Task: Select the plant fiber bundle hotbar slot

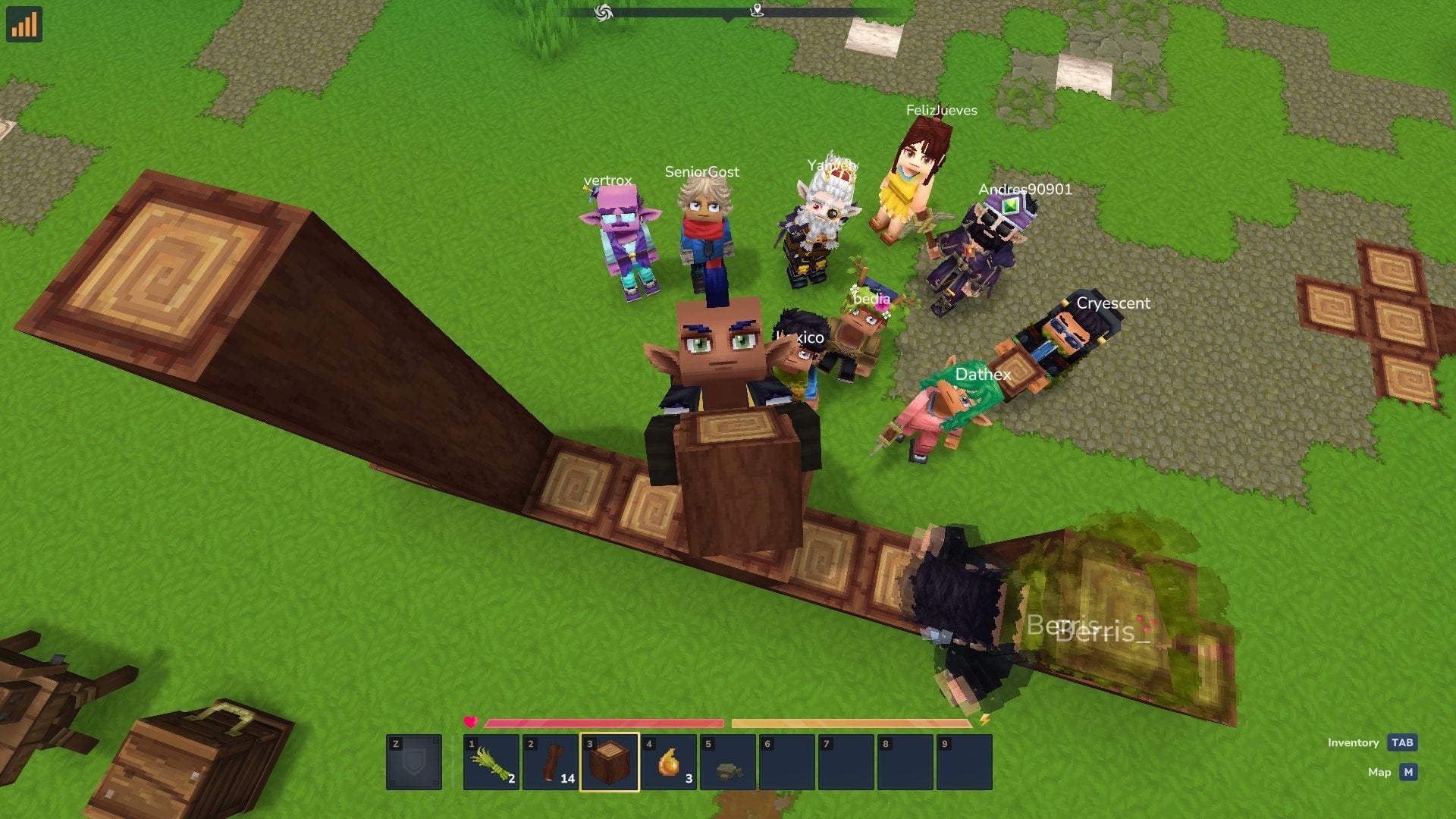Action: tap(491, 762)
